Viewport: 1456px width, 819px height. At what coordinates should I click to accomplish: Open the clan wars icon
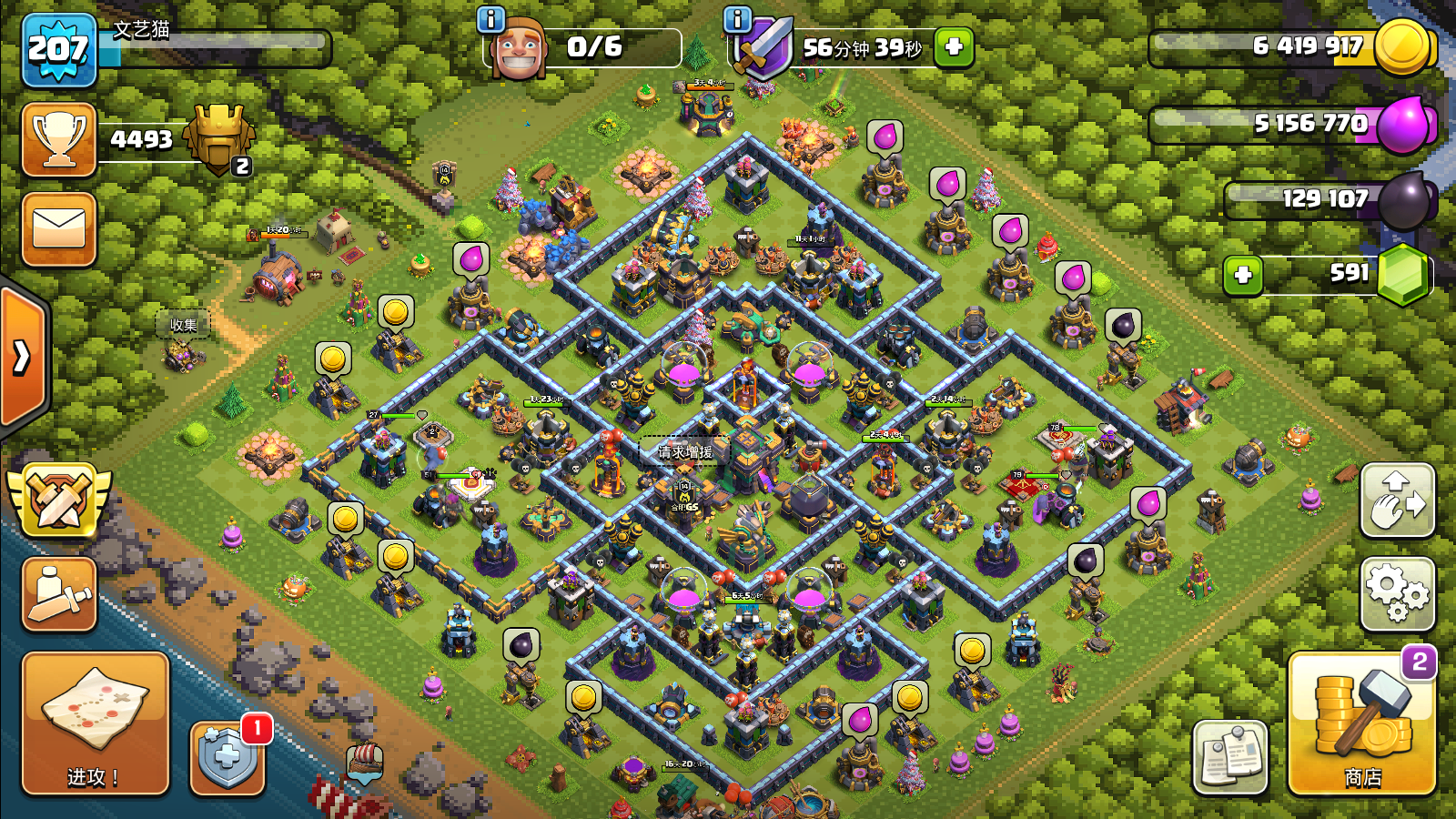tap(57, 500)
